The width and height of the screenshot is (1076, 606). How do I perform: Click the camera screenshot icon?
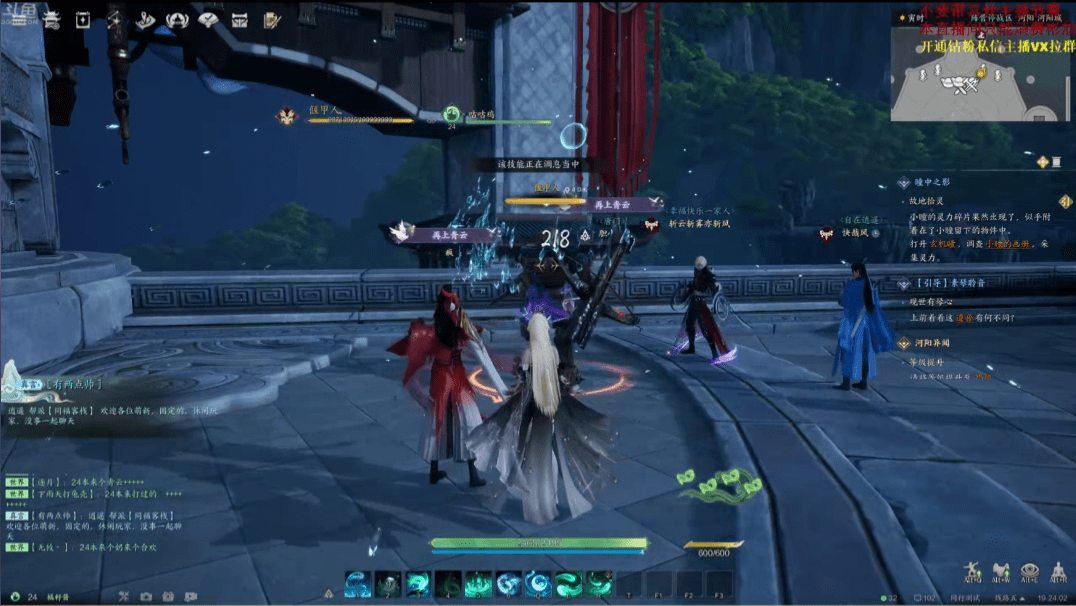pos(146,597)
